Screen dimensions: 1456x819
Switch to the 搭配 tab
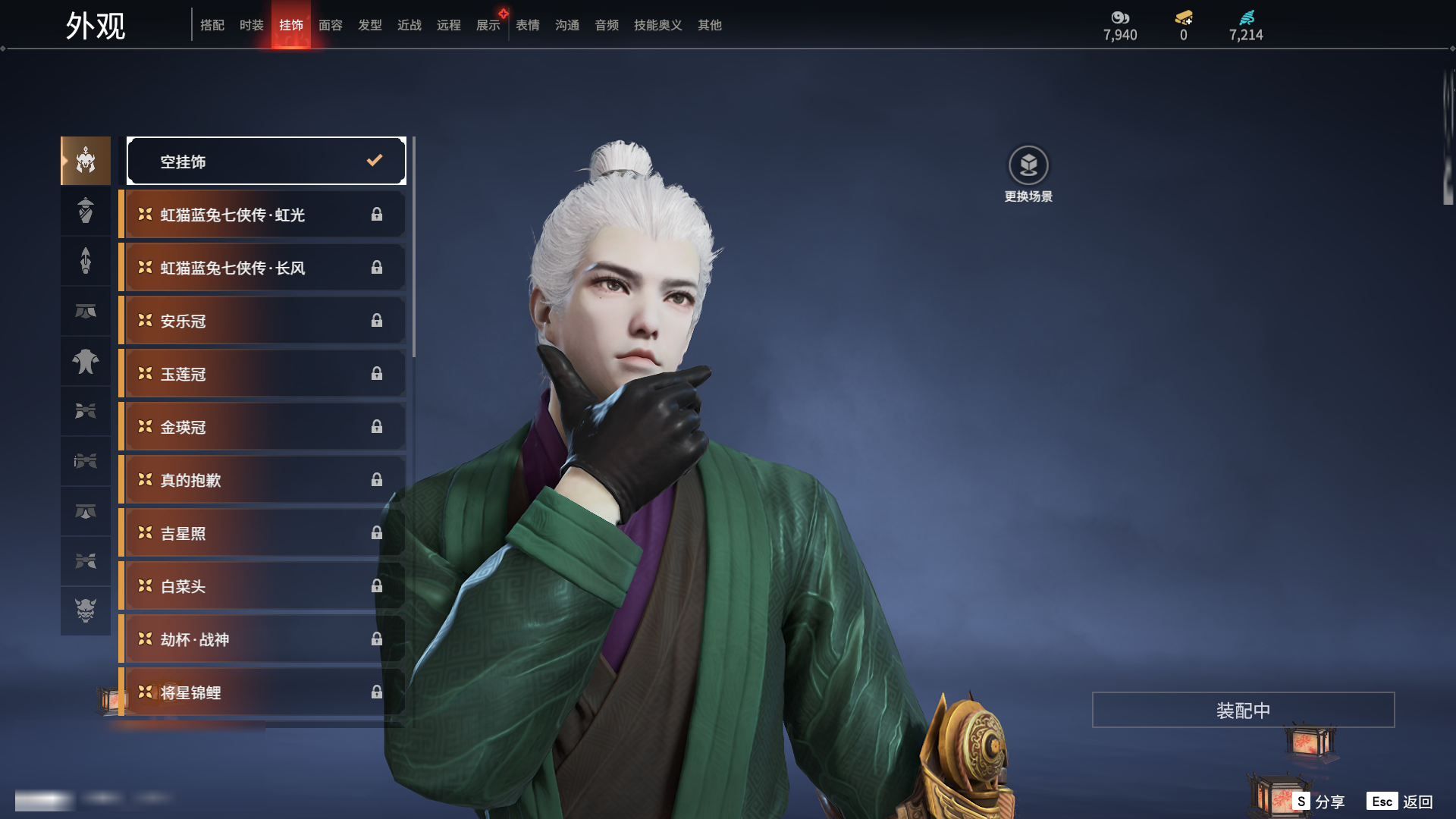(212, 25)
